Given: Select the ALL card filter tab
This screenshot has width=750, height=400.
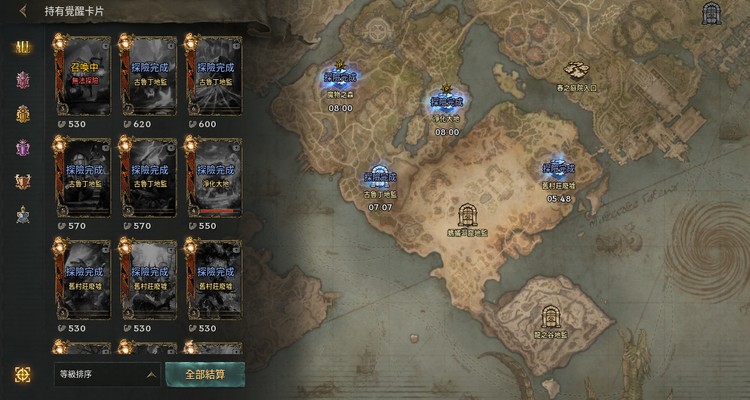Looking at the screenshot, I should pos(22,49).
